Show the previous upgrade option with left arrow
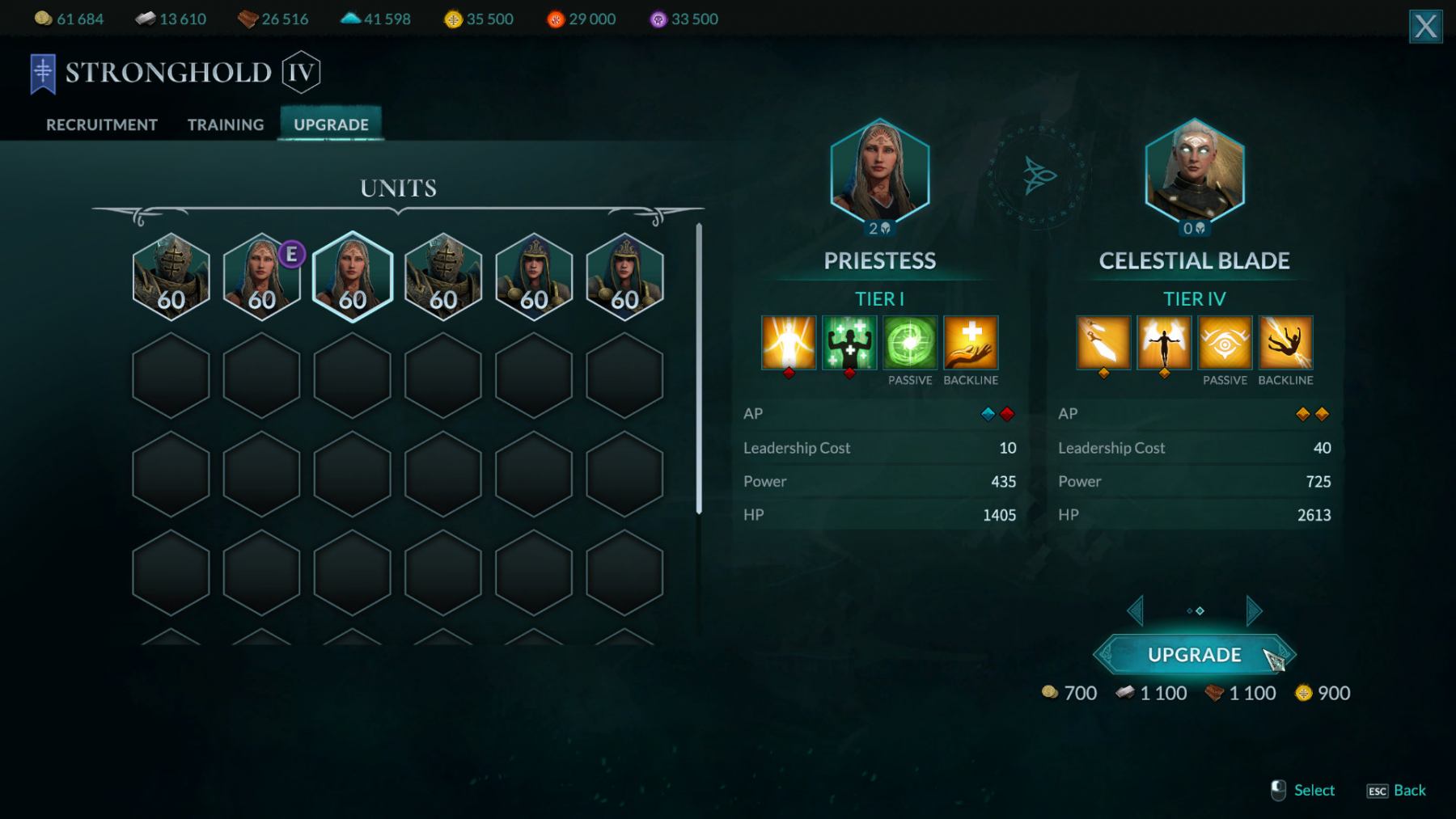This screenshot has height=819, width=1456. pos(1136,611)
